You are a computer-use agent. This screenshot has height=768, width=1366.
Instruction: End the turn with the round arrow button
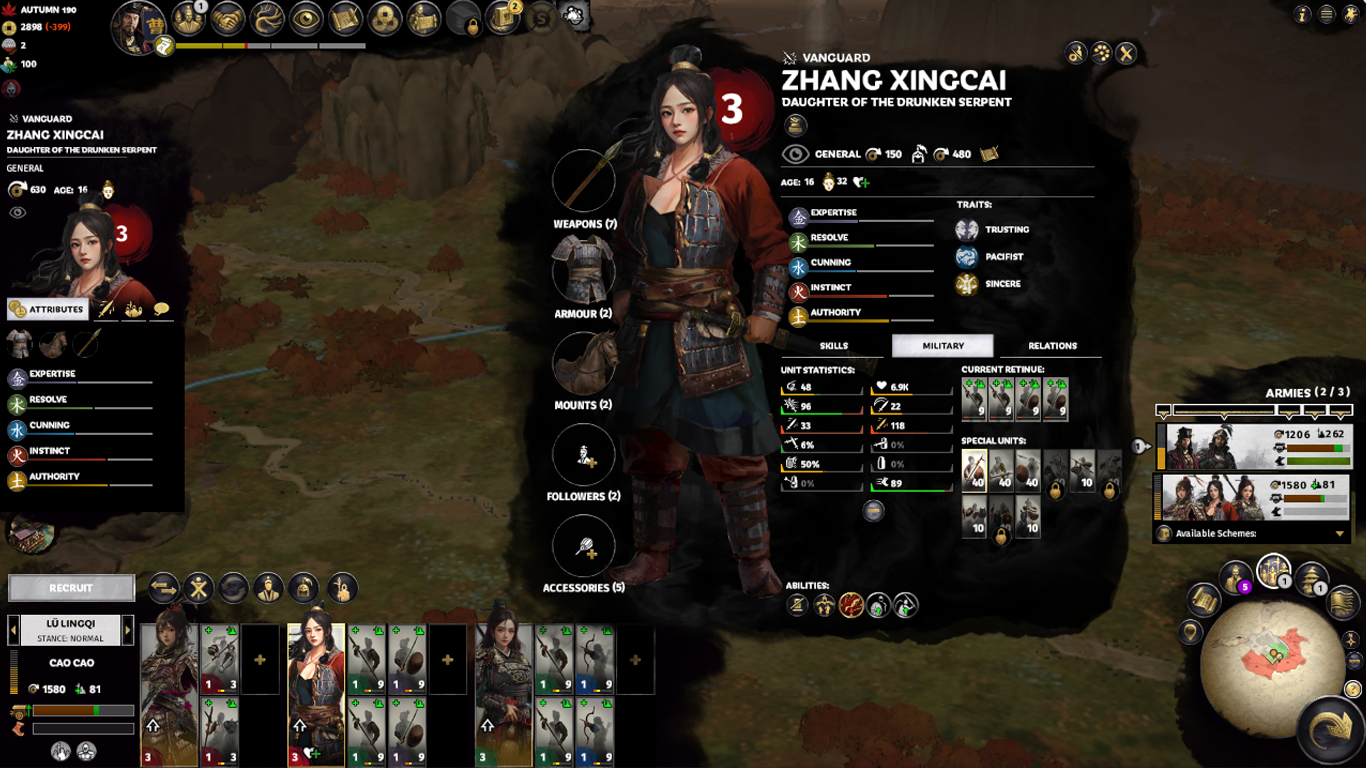click(x=1329, y=730)
